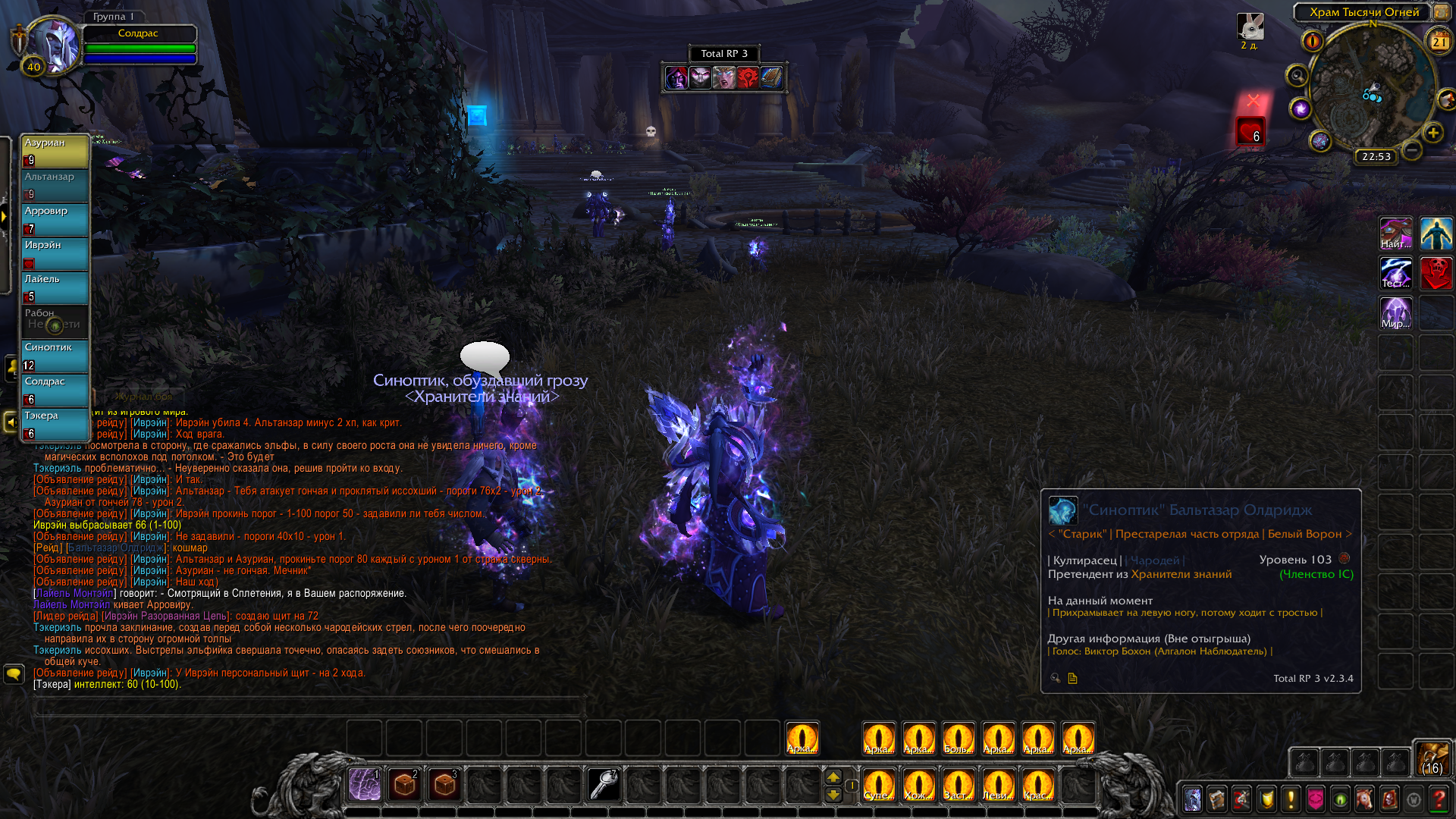The image size is (1456, 819).
Task: Open the chat bubble menu button
Action: coord(14,673)
